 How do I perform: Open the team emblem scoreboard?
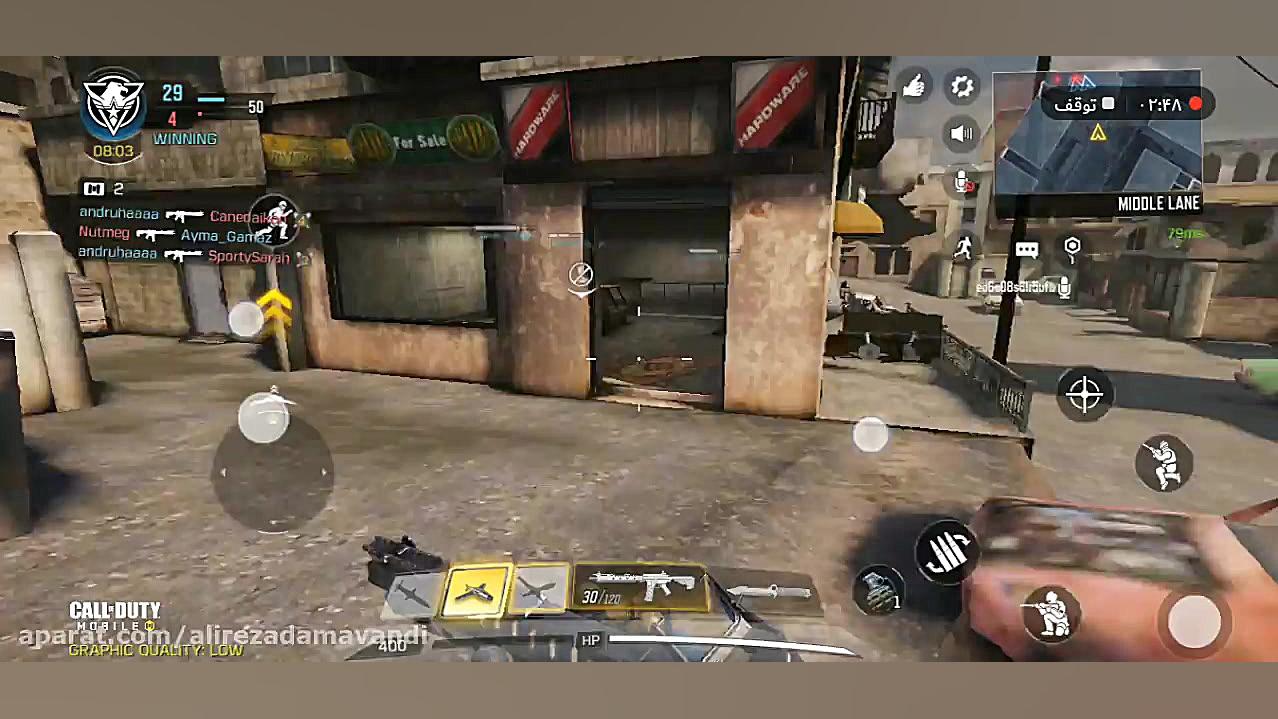[x=113, y=107]
